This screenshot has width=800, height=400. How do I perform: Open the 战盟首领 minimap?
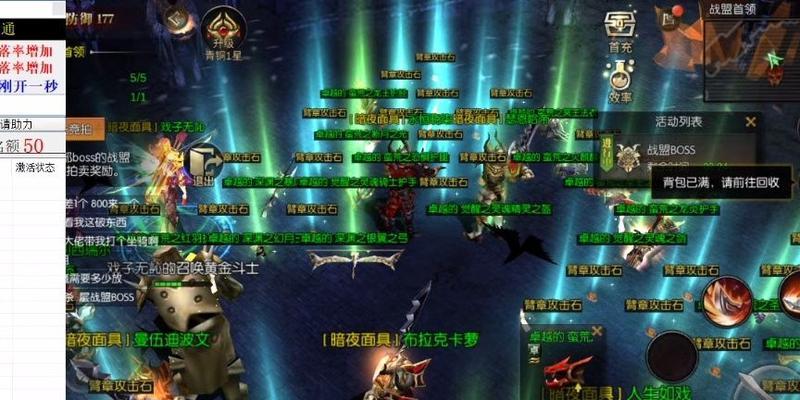click(750, 50)
